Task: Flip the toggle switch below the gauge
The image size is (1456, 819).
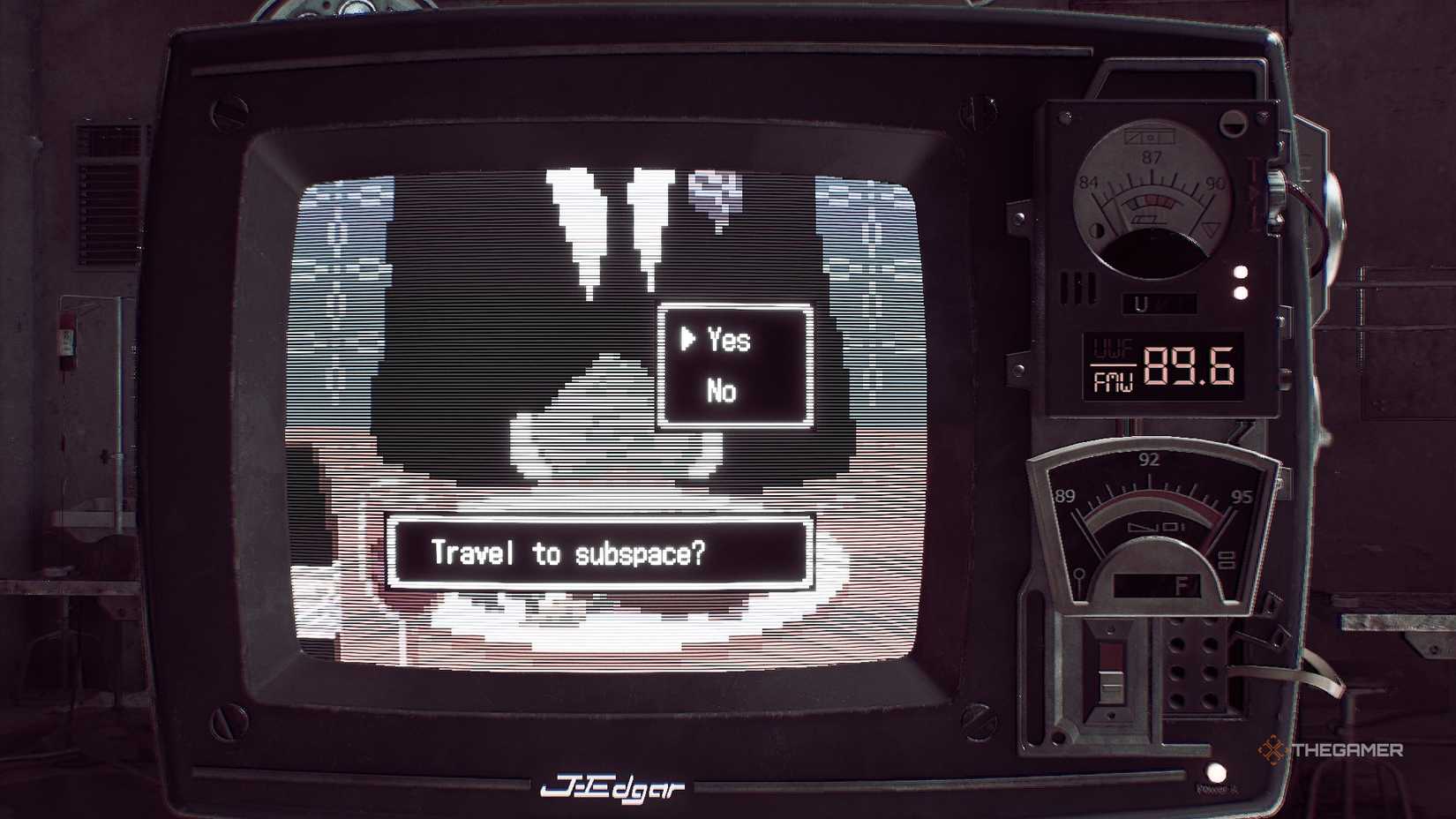Action: (x=1112, y=675)
